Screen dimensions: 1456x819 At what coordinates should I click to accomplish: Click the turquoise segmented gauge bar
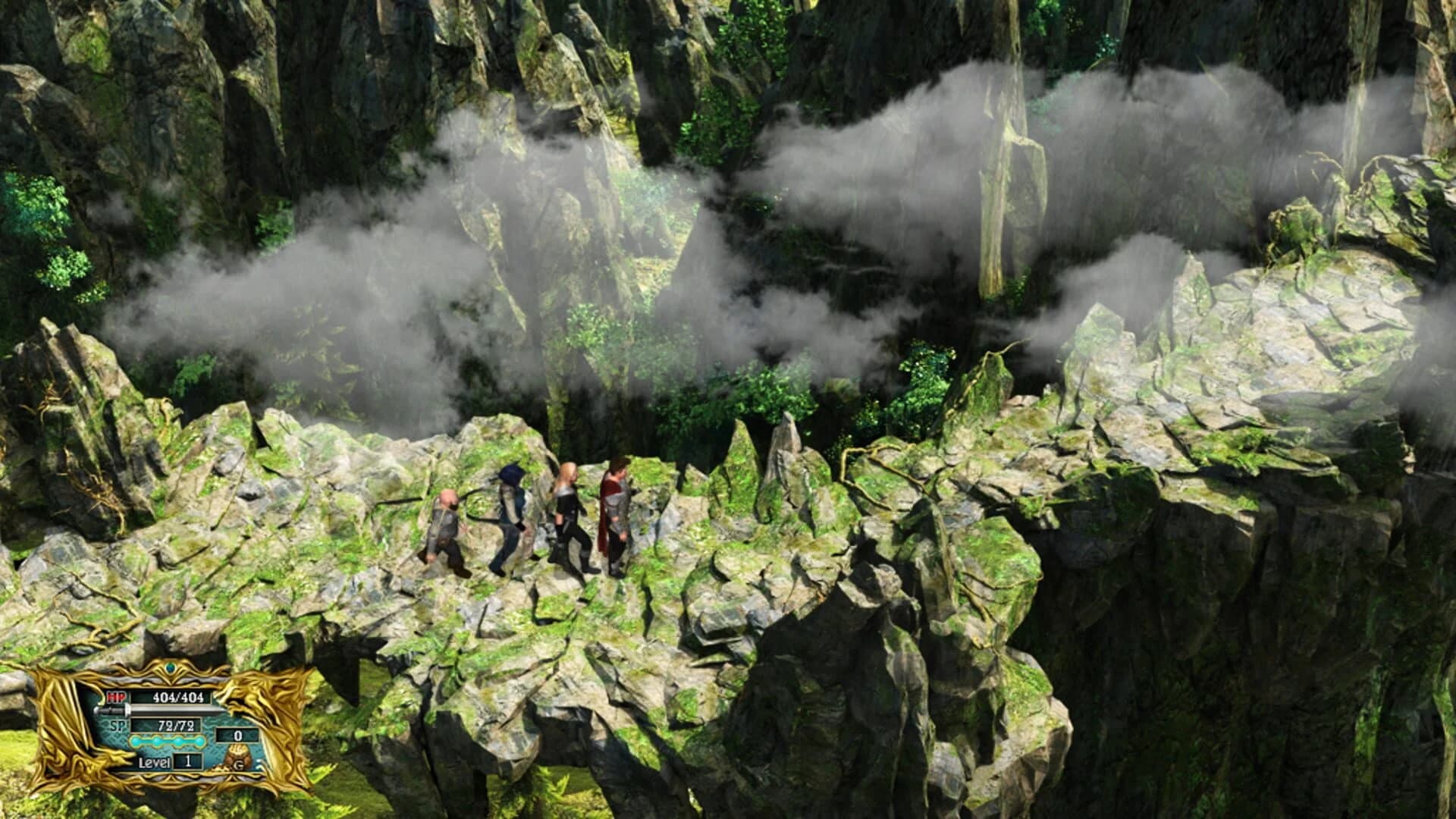[167, 742]
